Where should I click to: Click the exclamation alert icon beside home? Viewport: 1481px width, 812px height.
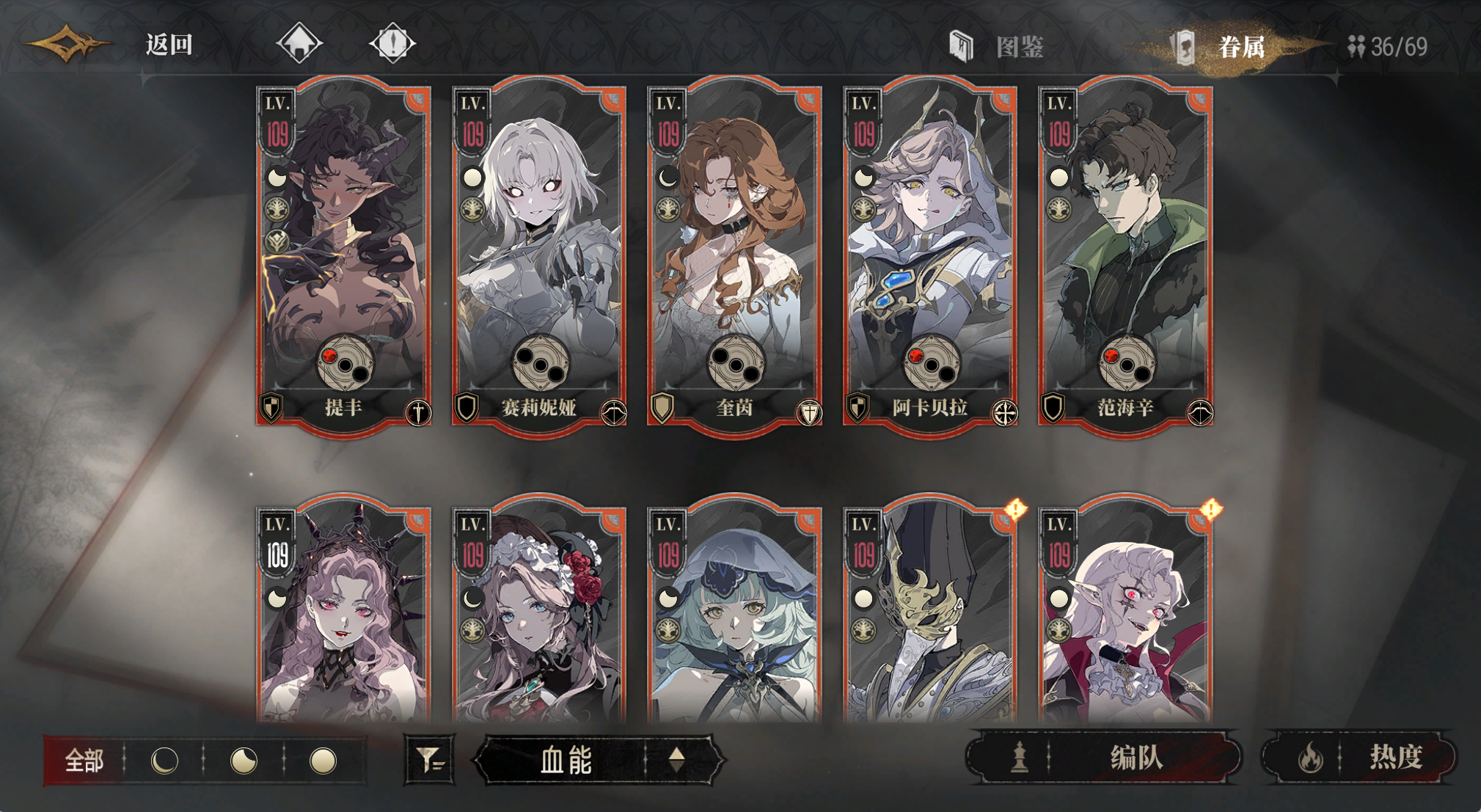(x=393, y=44)
